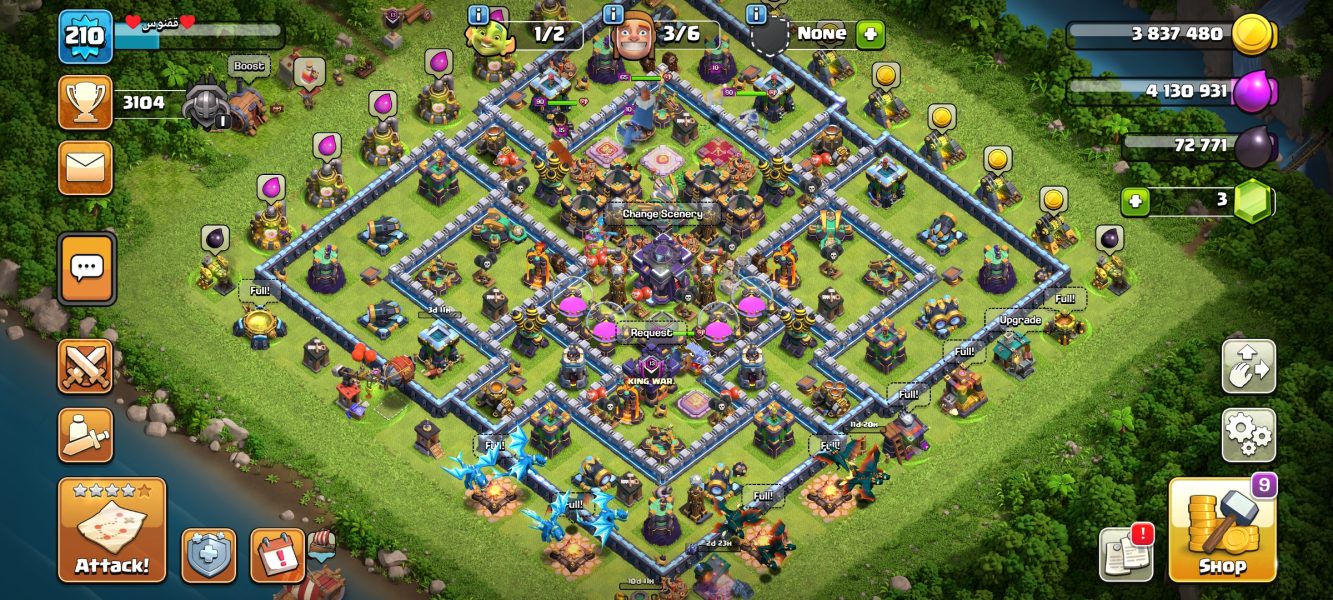Viewport: 1333px width, 600px height.
Task: Show info for the goblin builder 1/2
Action: point(478,14)
